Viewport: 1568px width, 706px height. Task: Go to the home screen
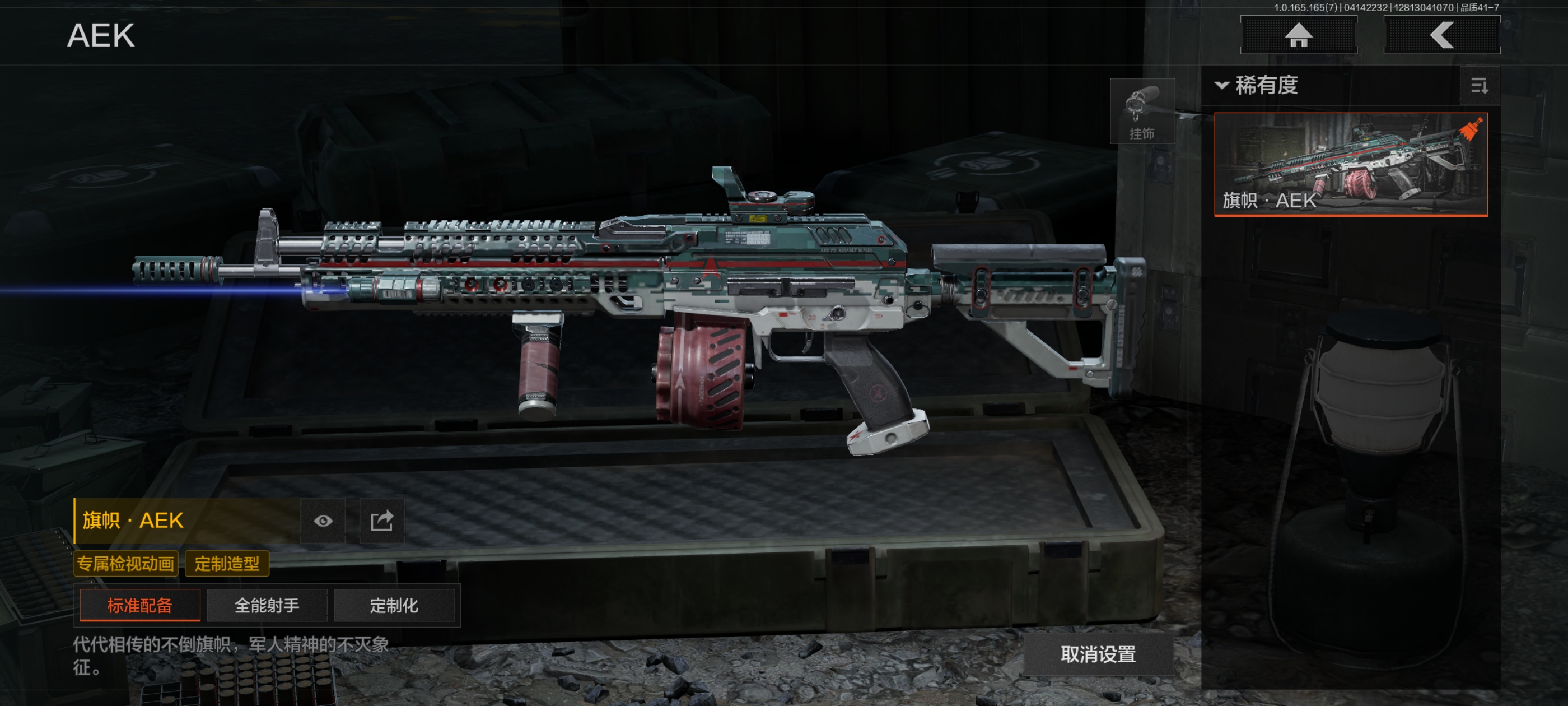(x=1298, y=35)
